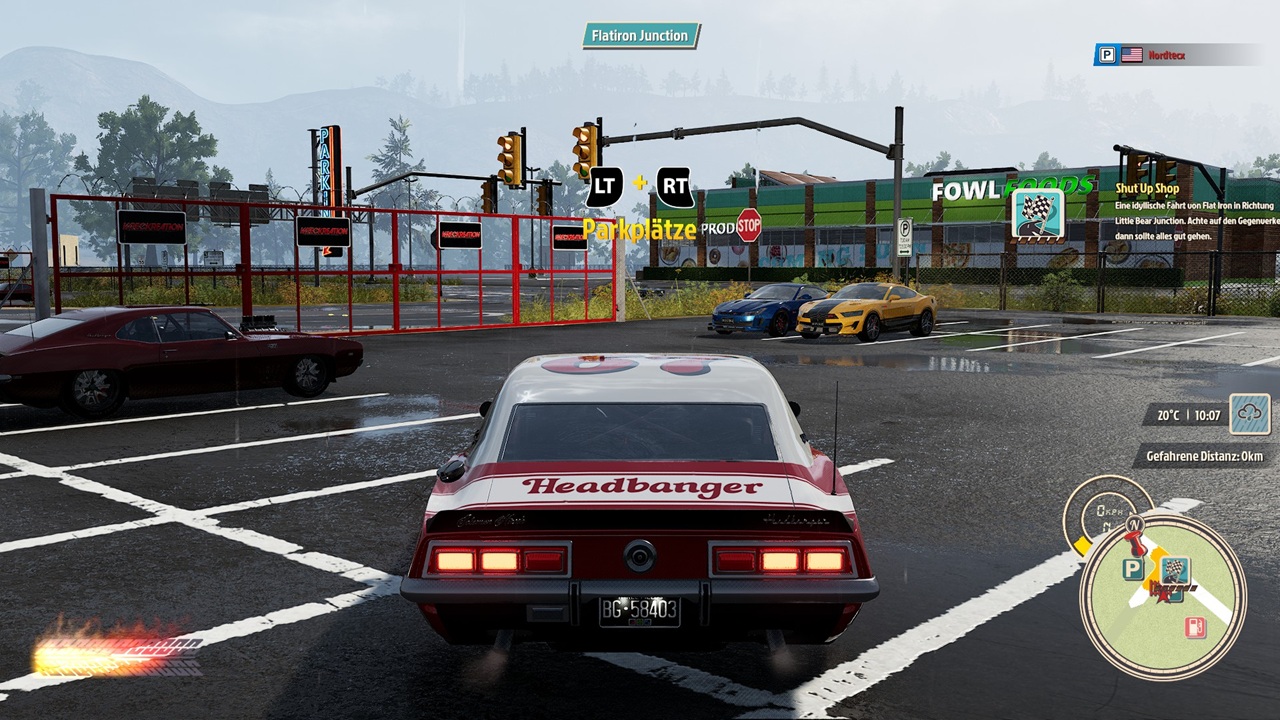This screenshot has height=720, width=1280.
Task: Click the Flatiron Junction location banner
Action: coord(641,36)
